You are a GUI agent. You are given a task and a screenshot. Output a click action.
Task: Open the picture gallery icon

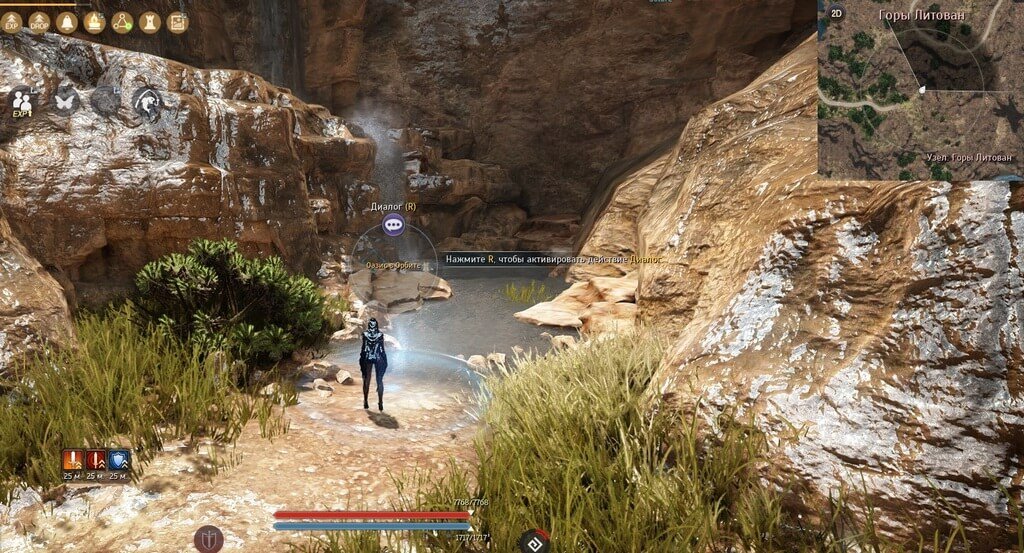click(x=177, y=22)
